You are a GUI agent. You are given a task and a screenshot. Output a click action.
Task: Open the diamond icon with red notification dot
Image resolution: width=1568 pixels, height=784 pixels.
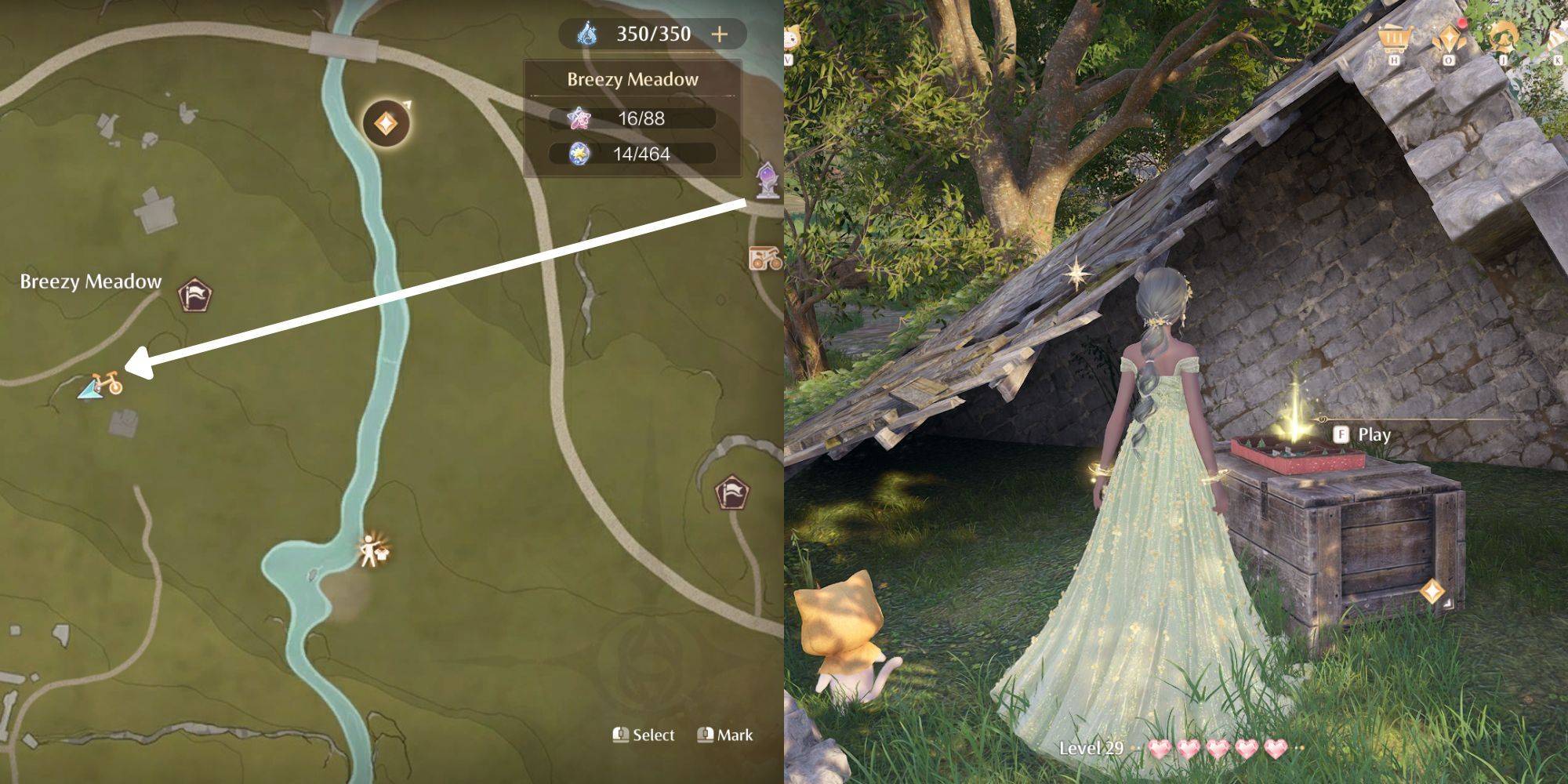1449,39
